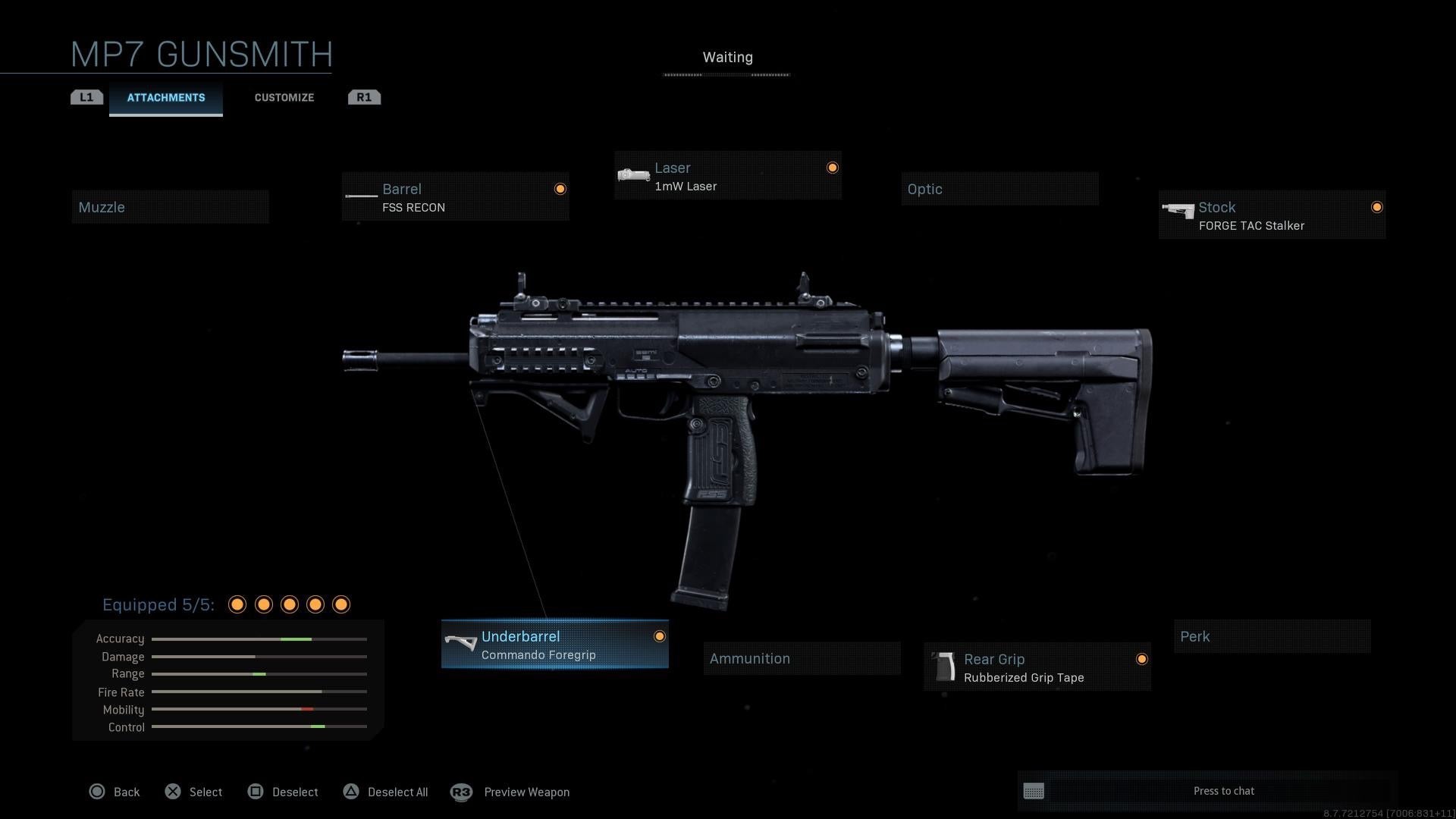Select the Rubberized Grip Tape icon
The height and width of the screenshot is (819, 1456).
coord(943,667)
